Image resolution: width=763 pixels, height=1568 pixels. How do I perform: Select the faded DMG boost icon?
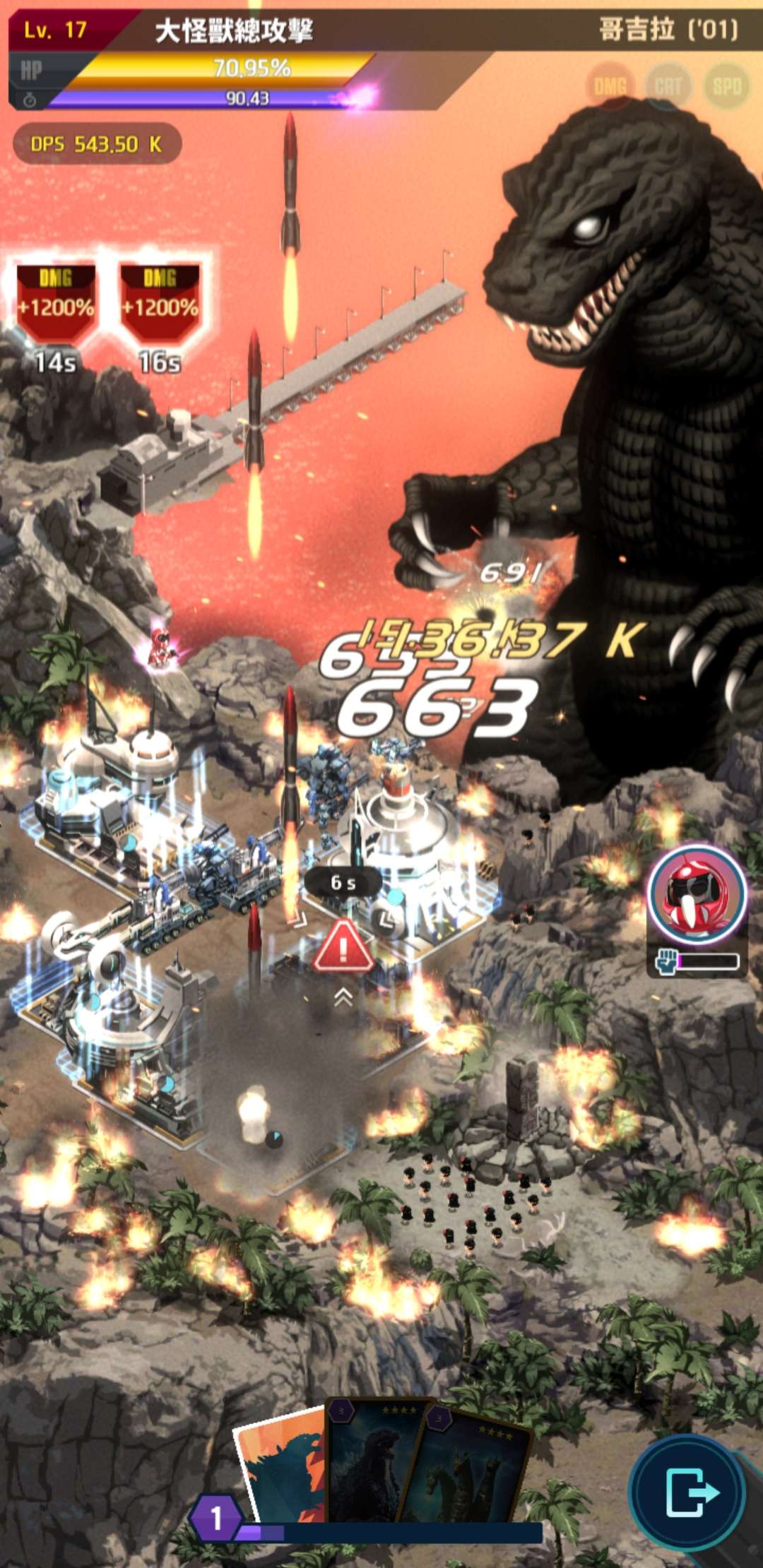tap(610, 86)
